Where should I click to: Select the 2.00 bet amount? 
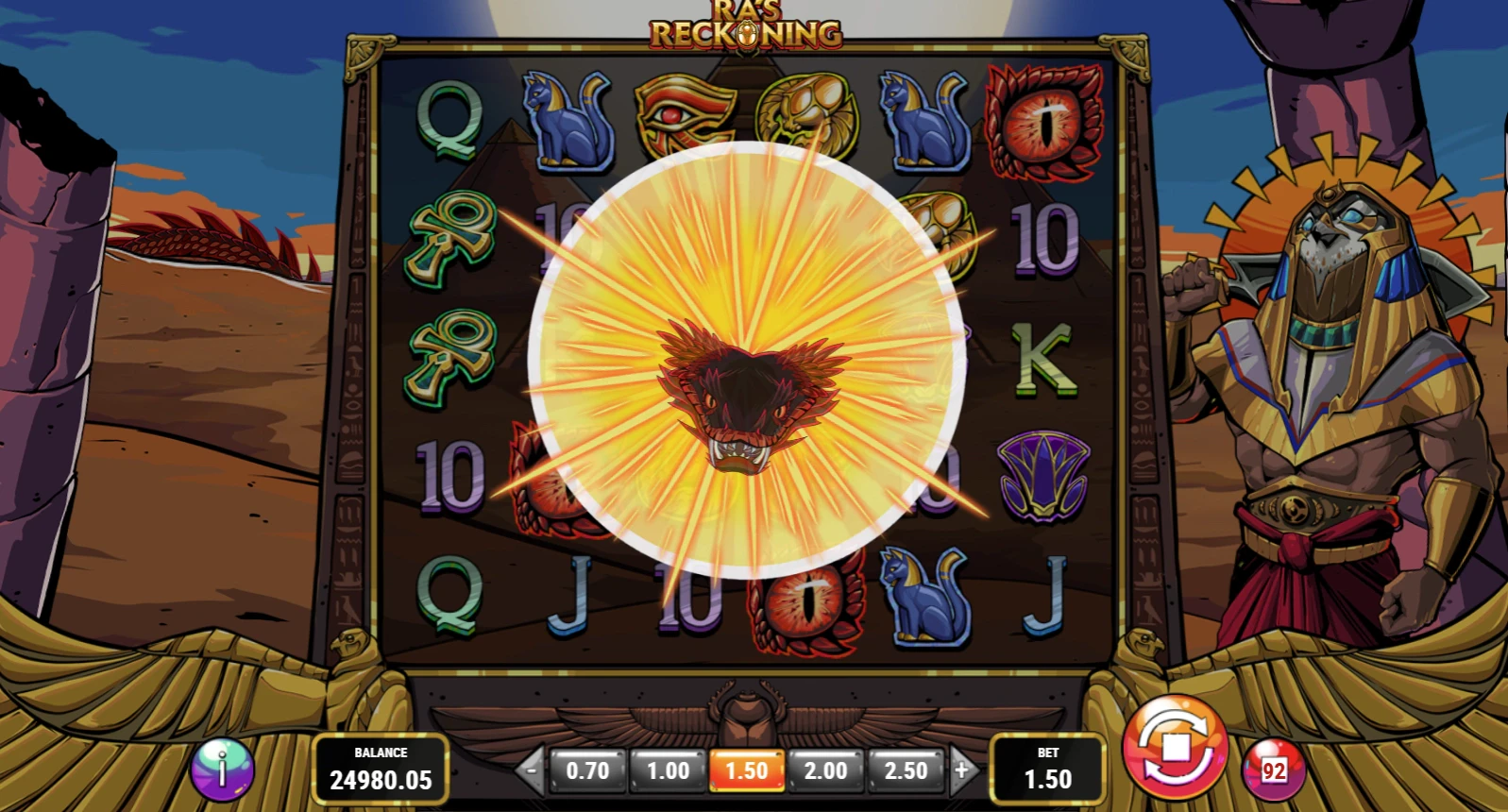(825, 769)
